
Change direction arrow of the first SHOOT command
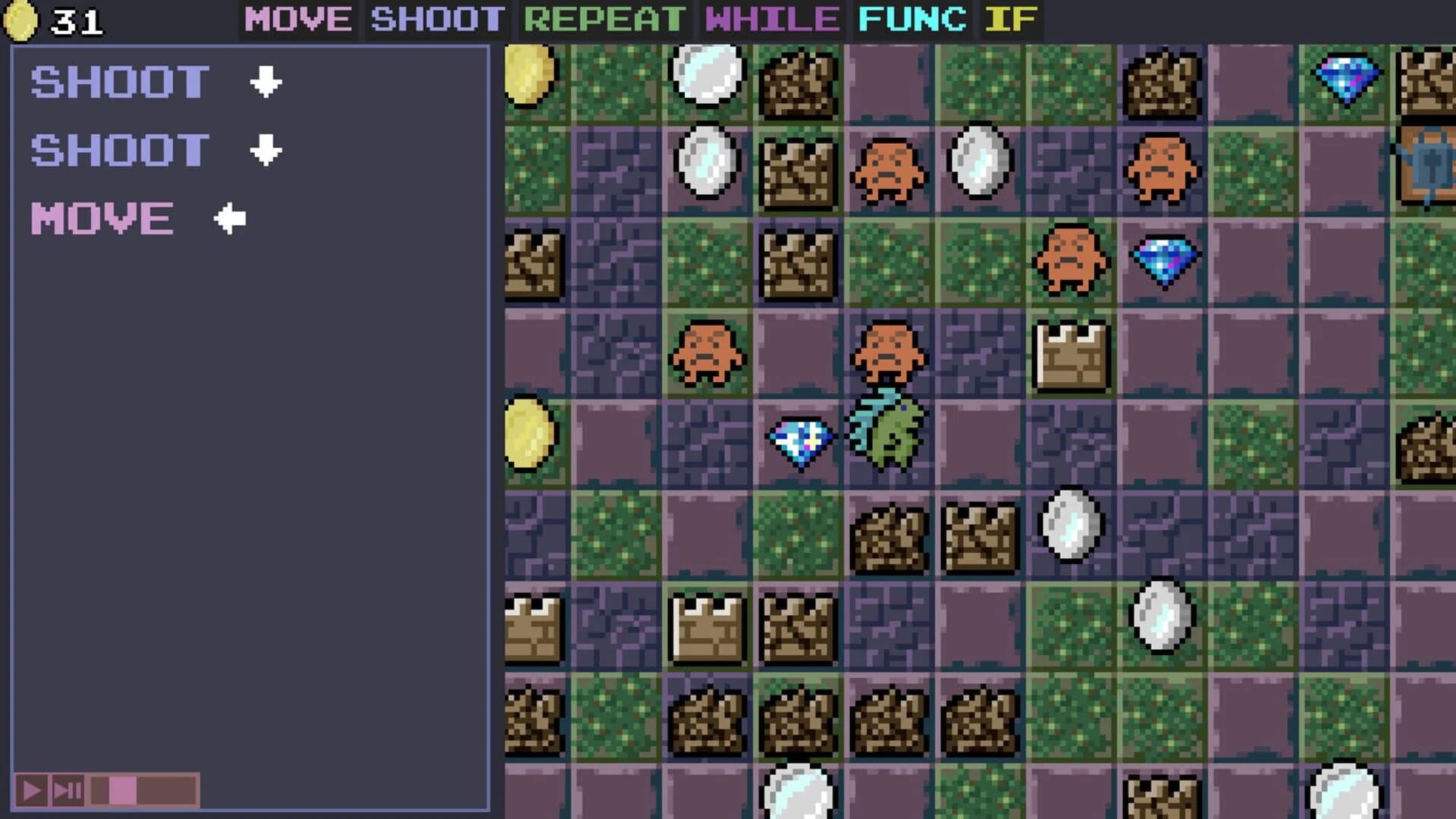[x=265, y=82]
